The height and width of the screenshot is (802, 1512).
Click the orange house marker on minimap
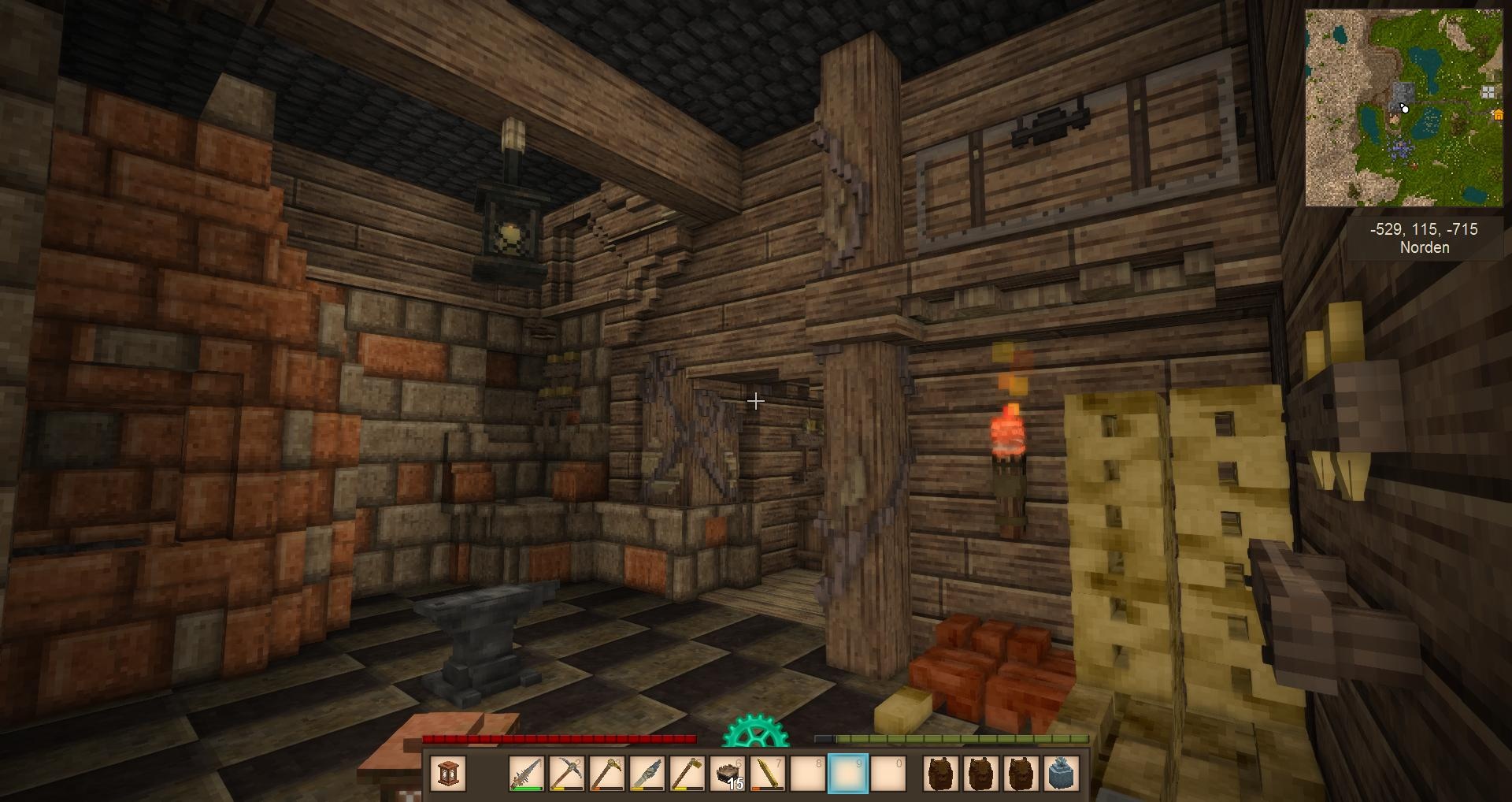click(1497, 115)
